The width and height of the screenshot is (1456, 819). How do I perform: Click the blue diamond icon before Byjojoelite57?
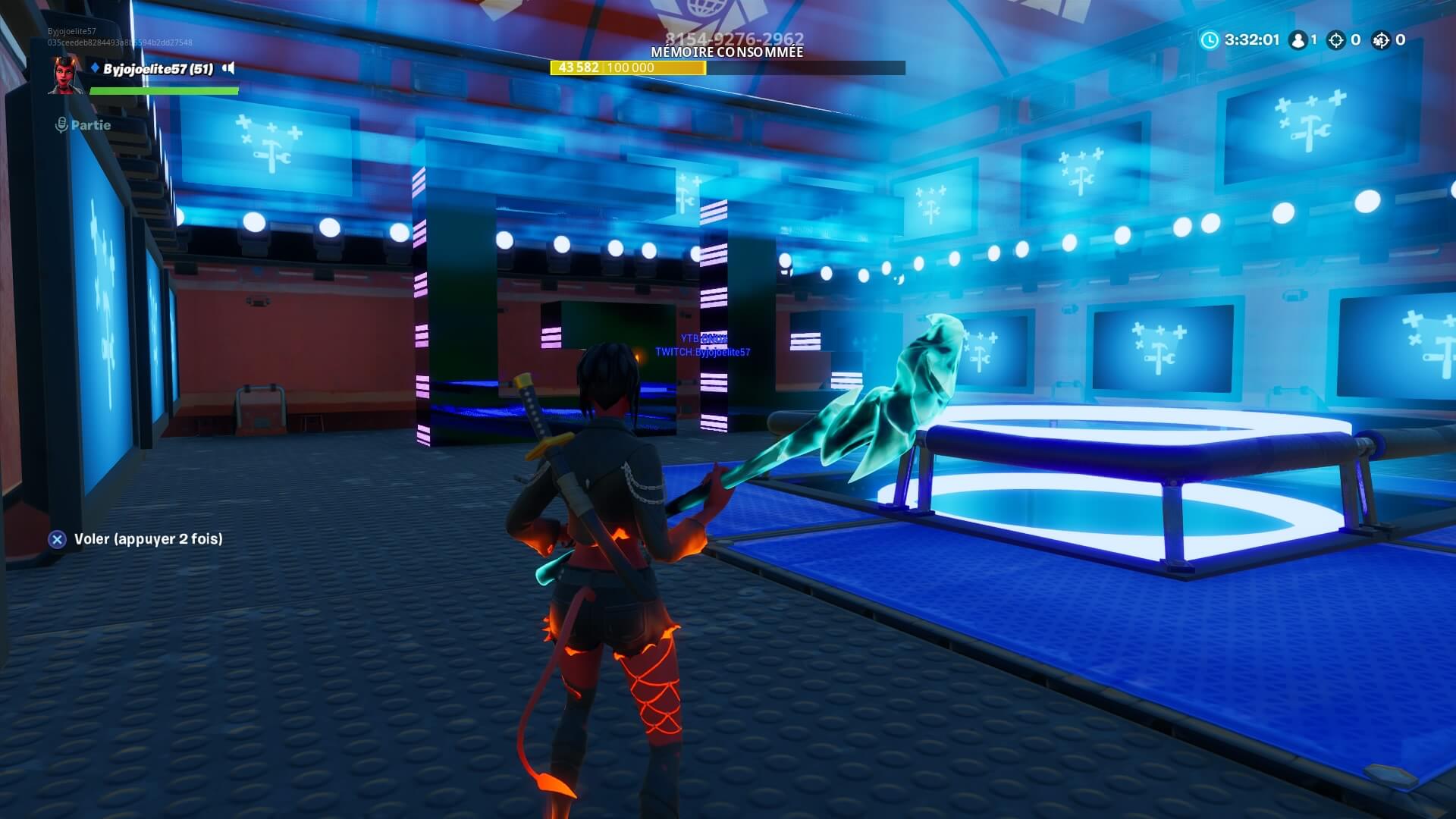click(x=94, y=68)
